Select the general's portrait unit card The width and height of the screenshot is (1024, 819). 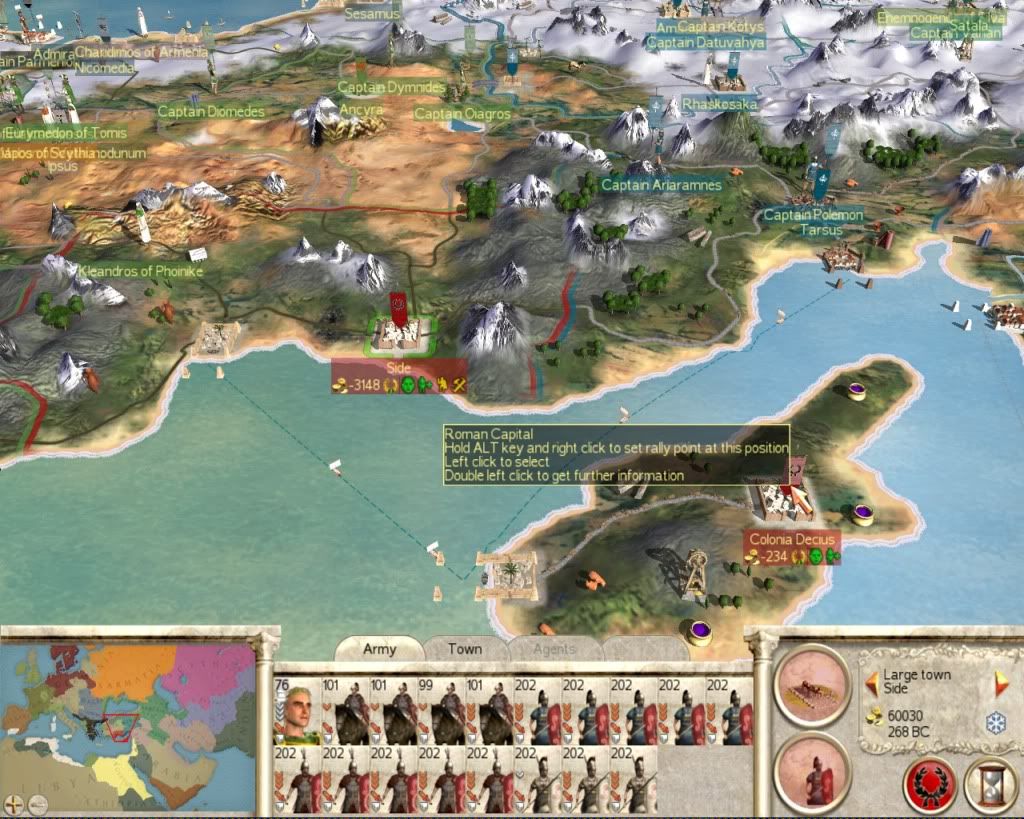[297, 708]
